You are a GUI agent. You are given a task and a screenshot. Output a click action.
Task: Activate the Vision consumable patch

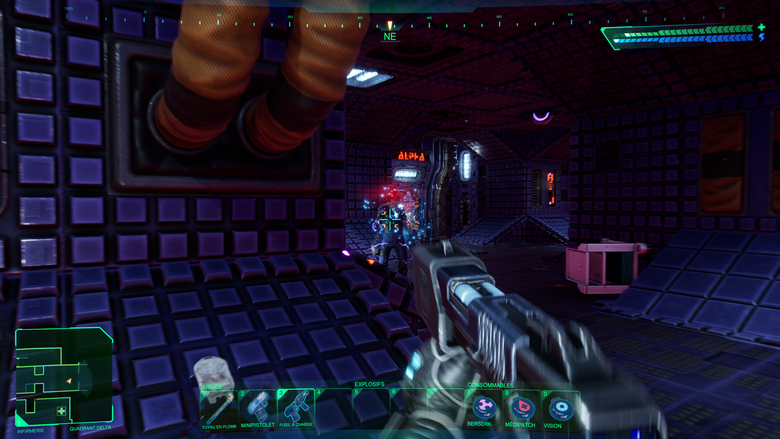[560, 407]
